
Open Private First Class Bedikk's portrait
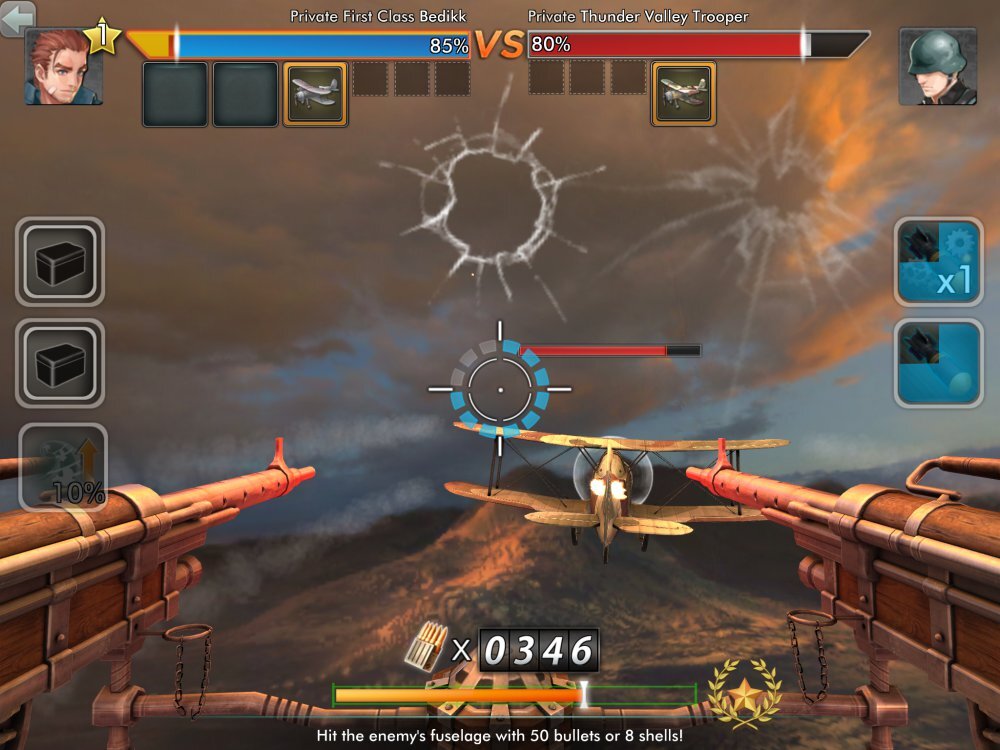click(63, 68)
